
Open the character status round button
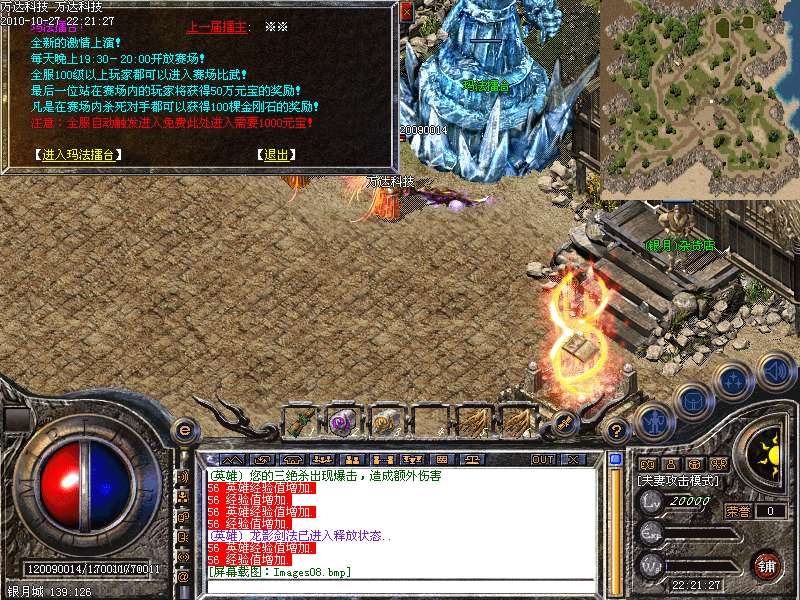click(655, 423)
